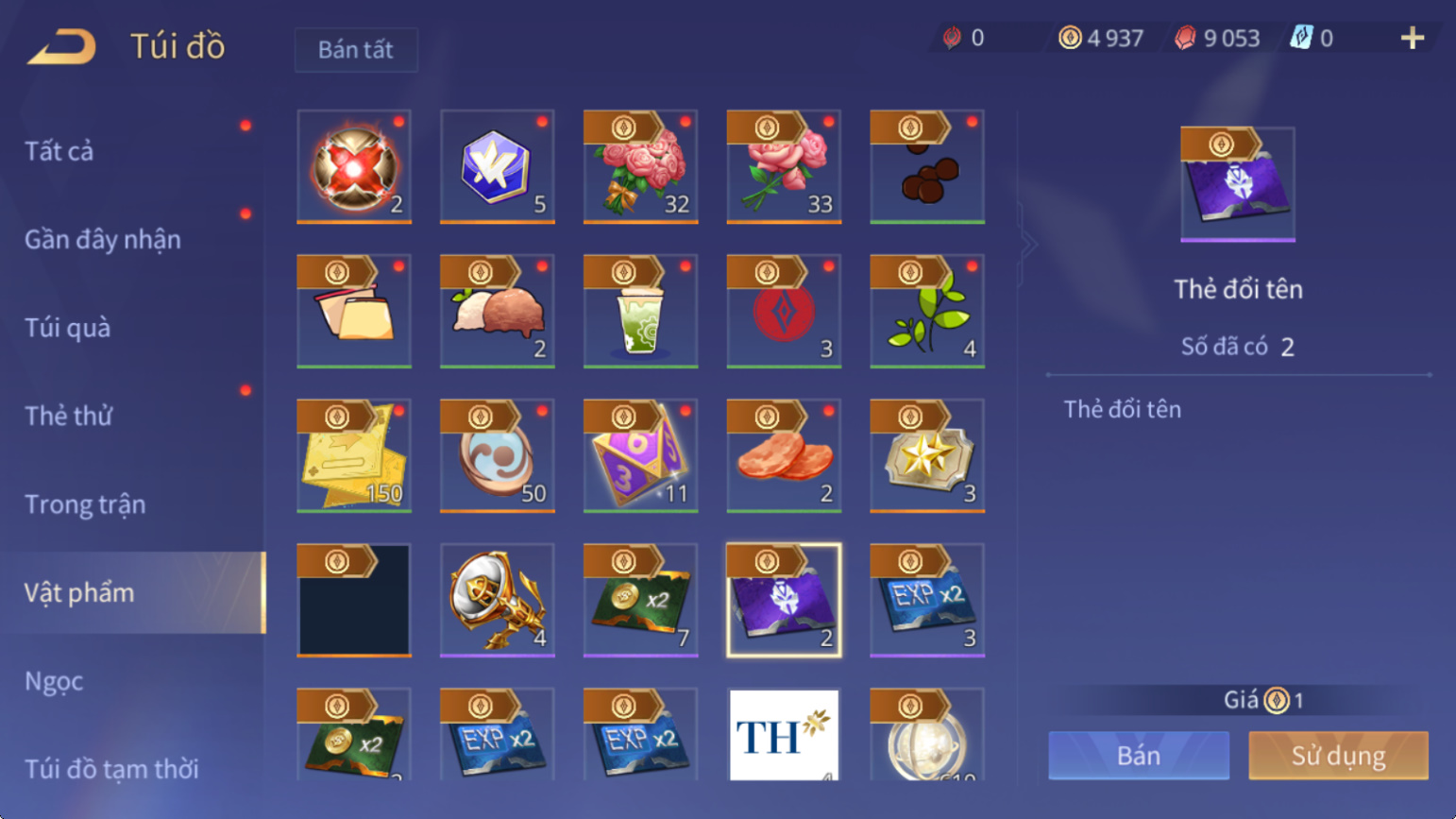Choose the green drink cup item

[640, 311]
